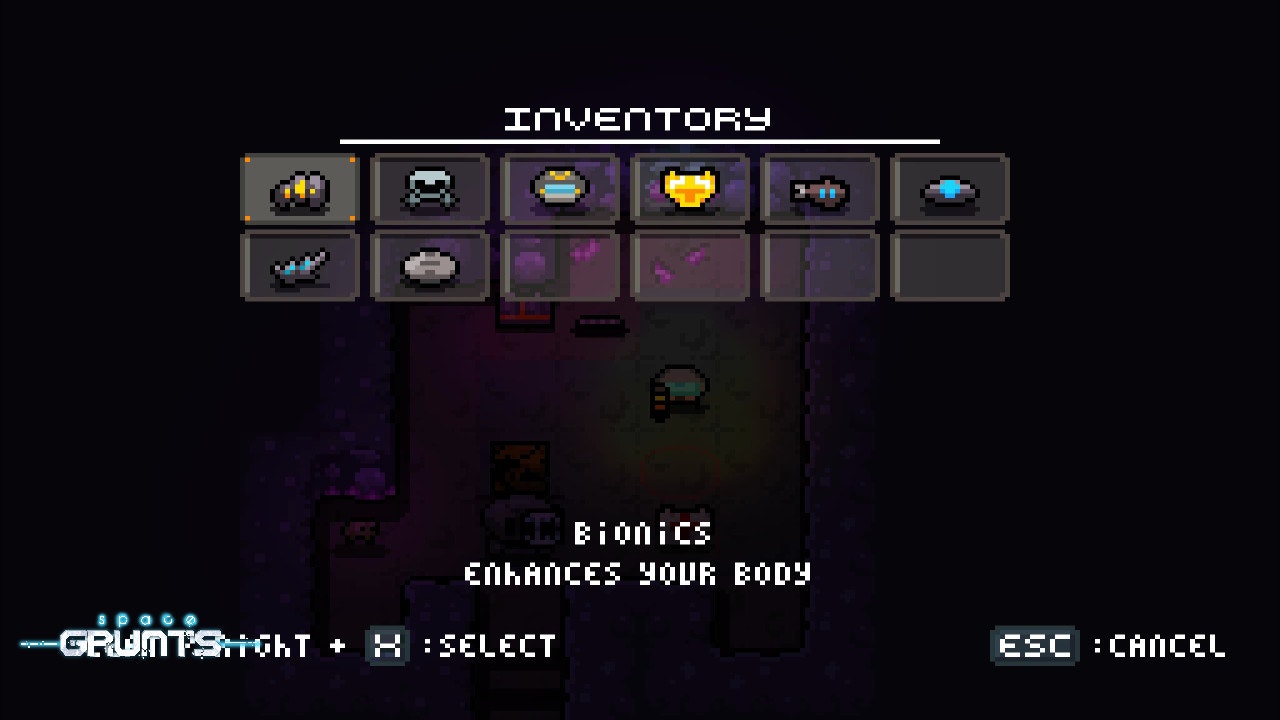Select the grey rock item
The image size is (1280, 720).
point(430,265)
